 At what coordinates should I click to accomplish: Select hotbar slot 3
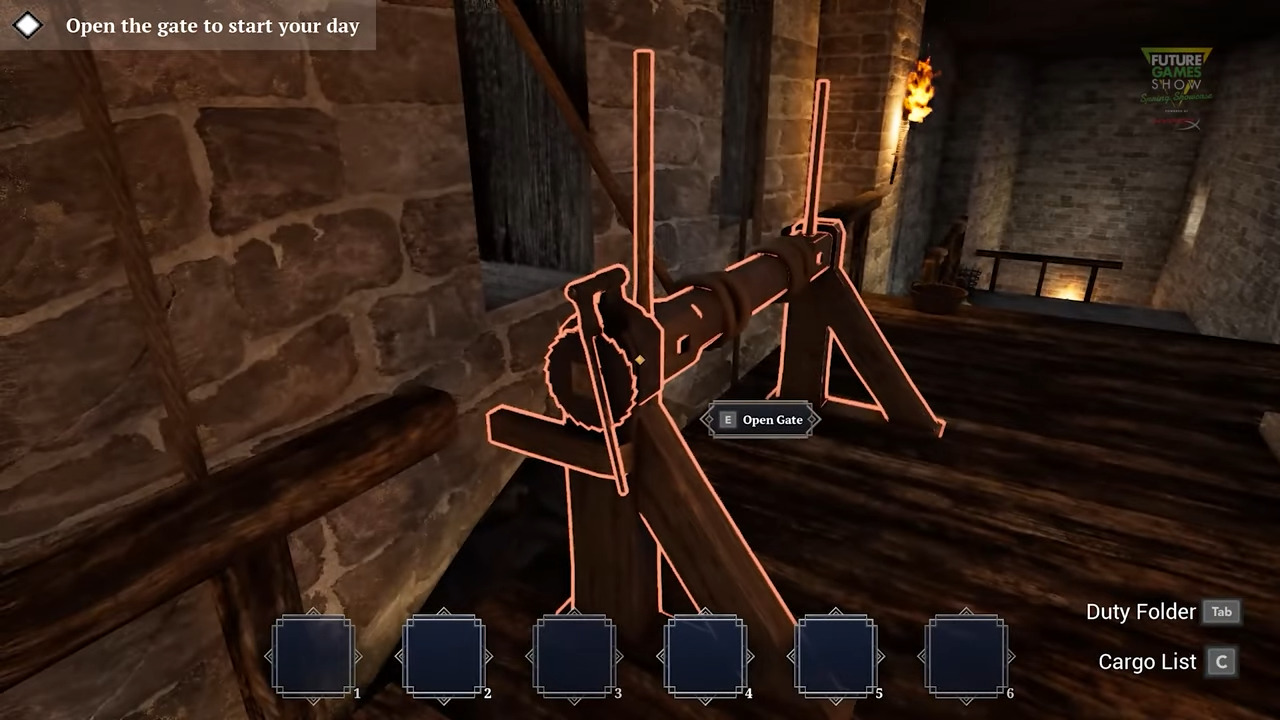575,655
